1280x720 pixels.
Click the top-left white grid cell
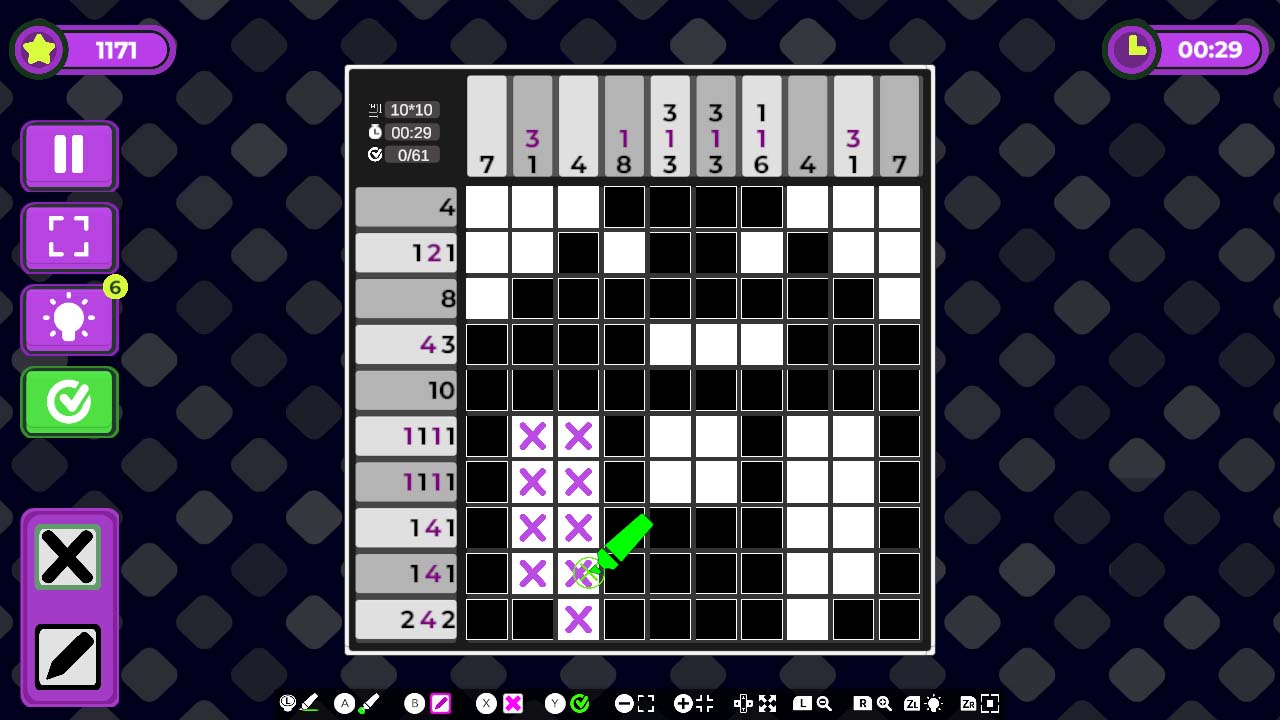486,206
